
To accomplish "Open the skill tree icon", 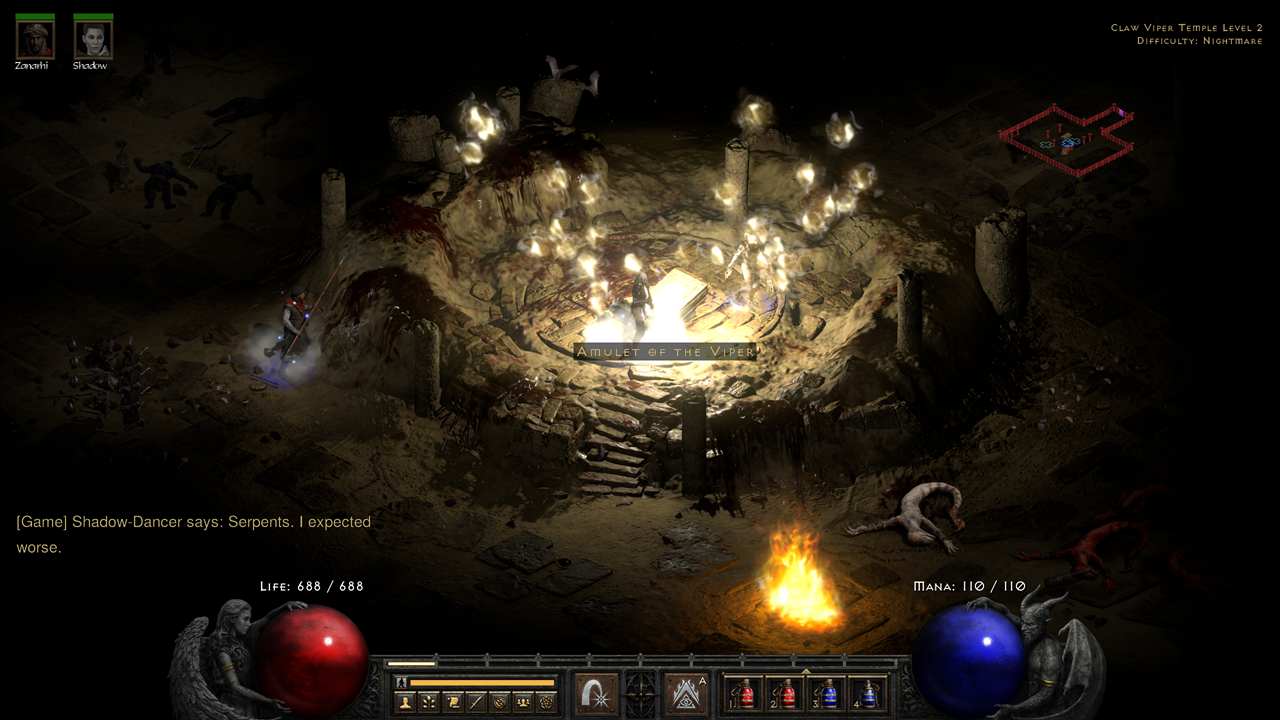I will (x=430, y=702).
